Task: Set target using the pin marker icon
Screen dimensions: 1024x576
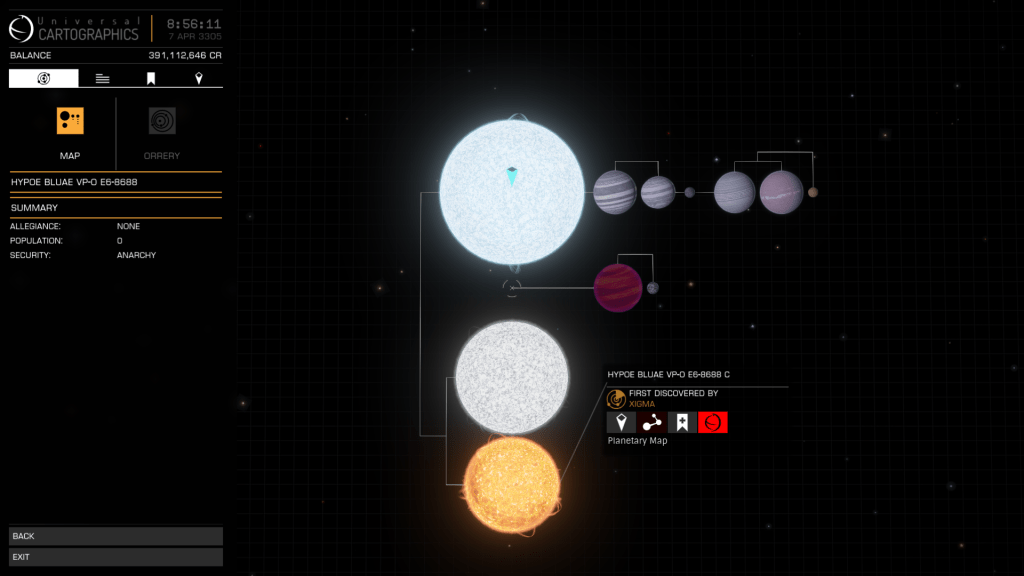Action: click(621, 422)
